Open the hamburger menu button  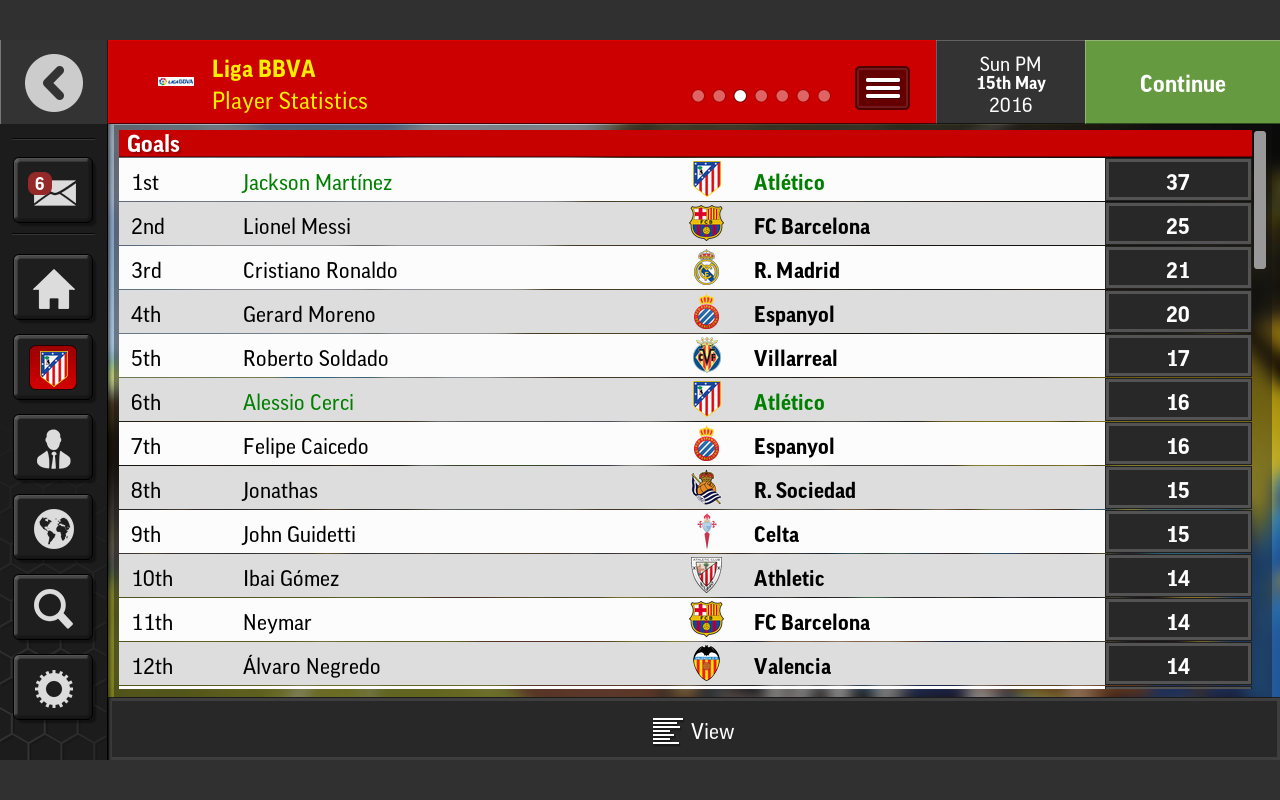(x=882, y=88)
